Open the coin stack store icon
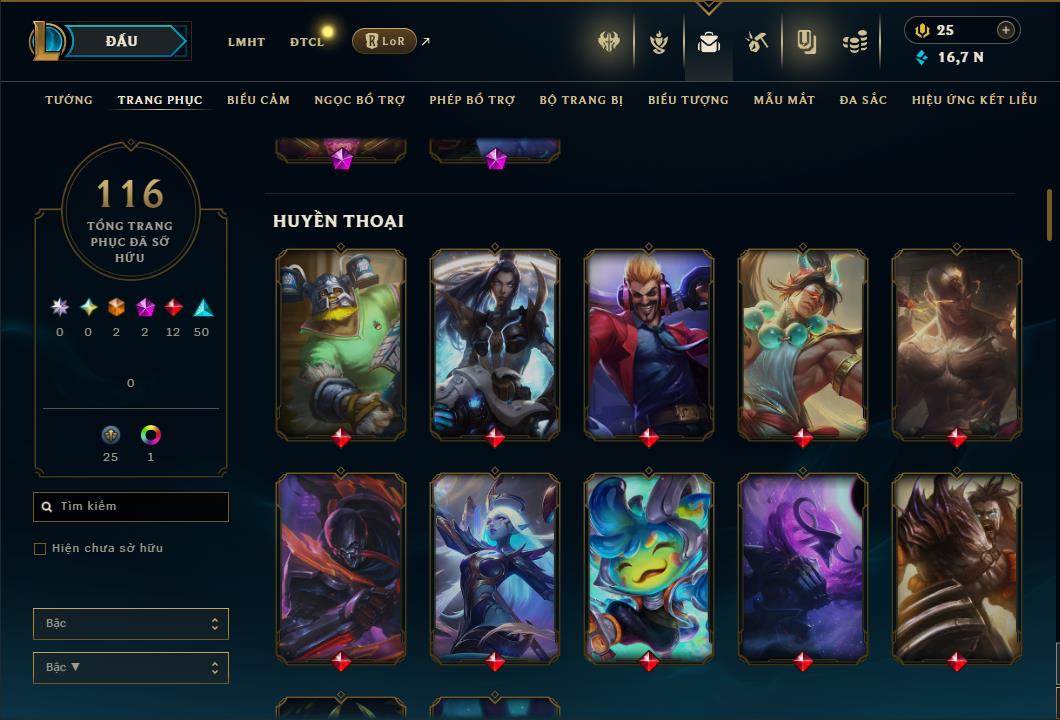The width and height of the screenshot is (1060, 720). click(x=854, y=42)
